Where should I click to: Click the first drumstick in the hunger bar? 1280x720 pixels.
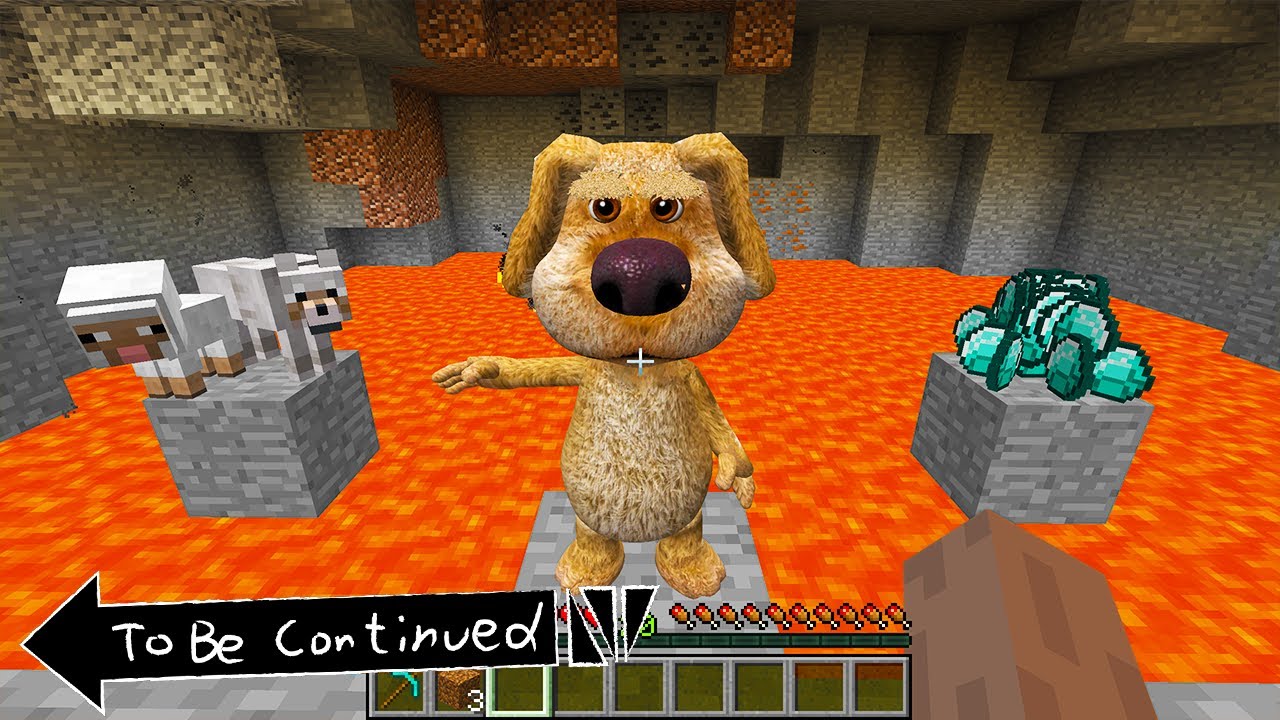680,614
